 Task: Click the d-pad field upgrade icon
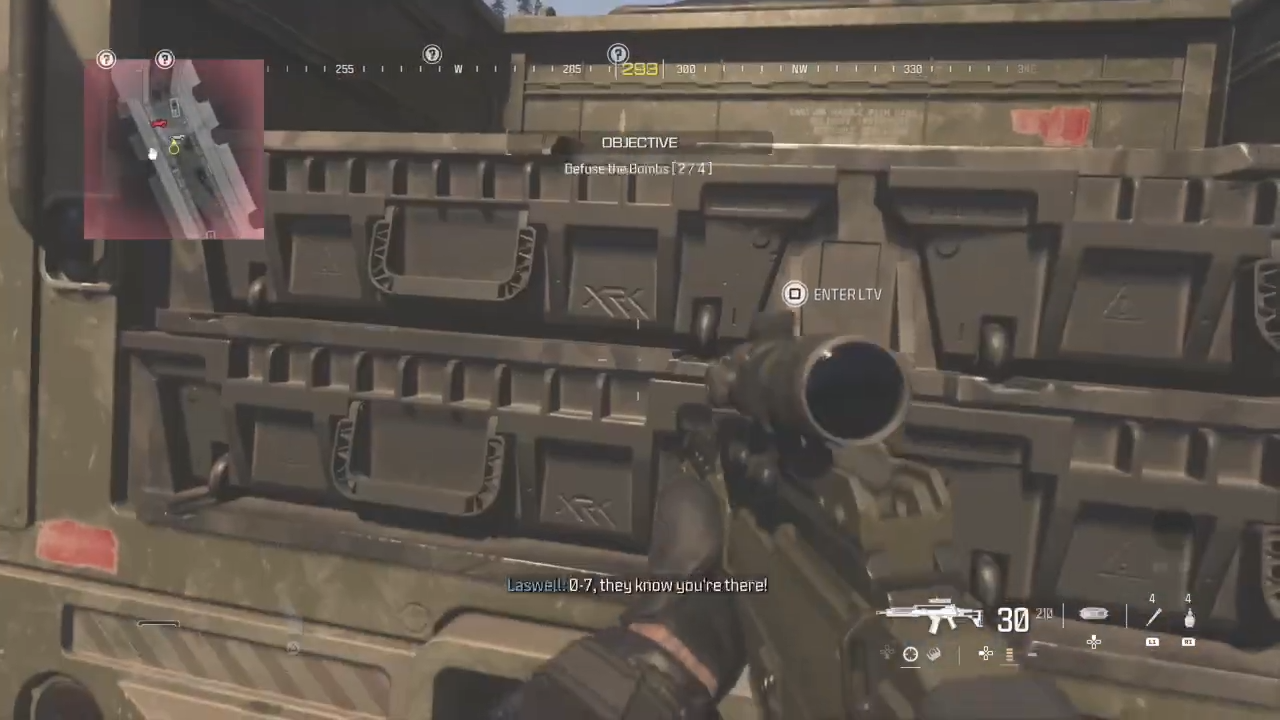[x=1094, y=642]
